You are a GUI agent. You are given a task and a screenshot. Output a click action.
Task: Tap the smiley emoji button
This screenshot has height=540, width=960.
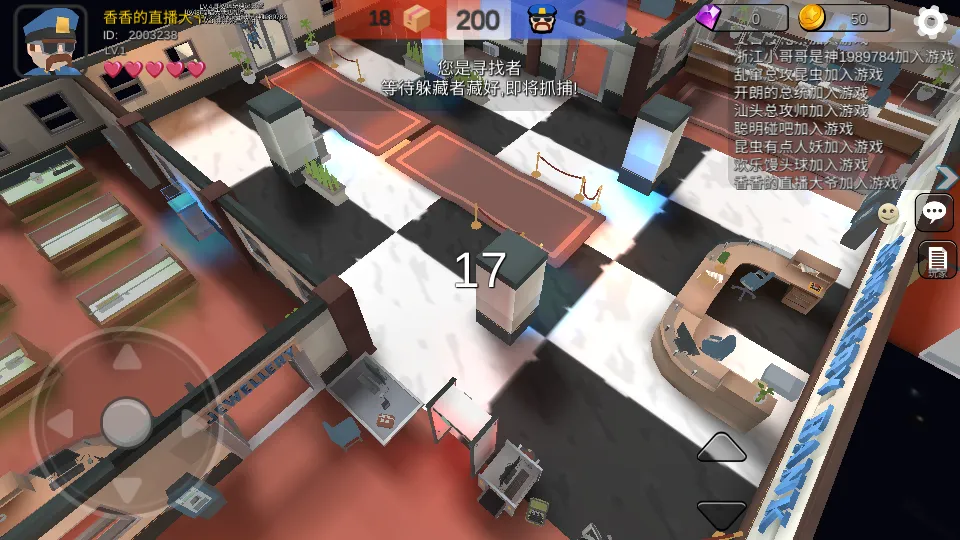[888, 213]
